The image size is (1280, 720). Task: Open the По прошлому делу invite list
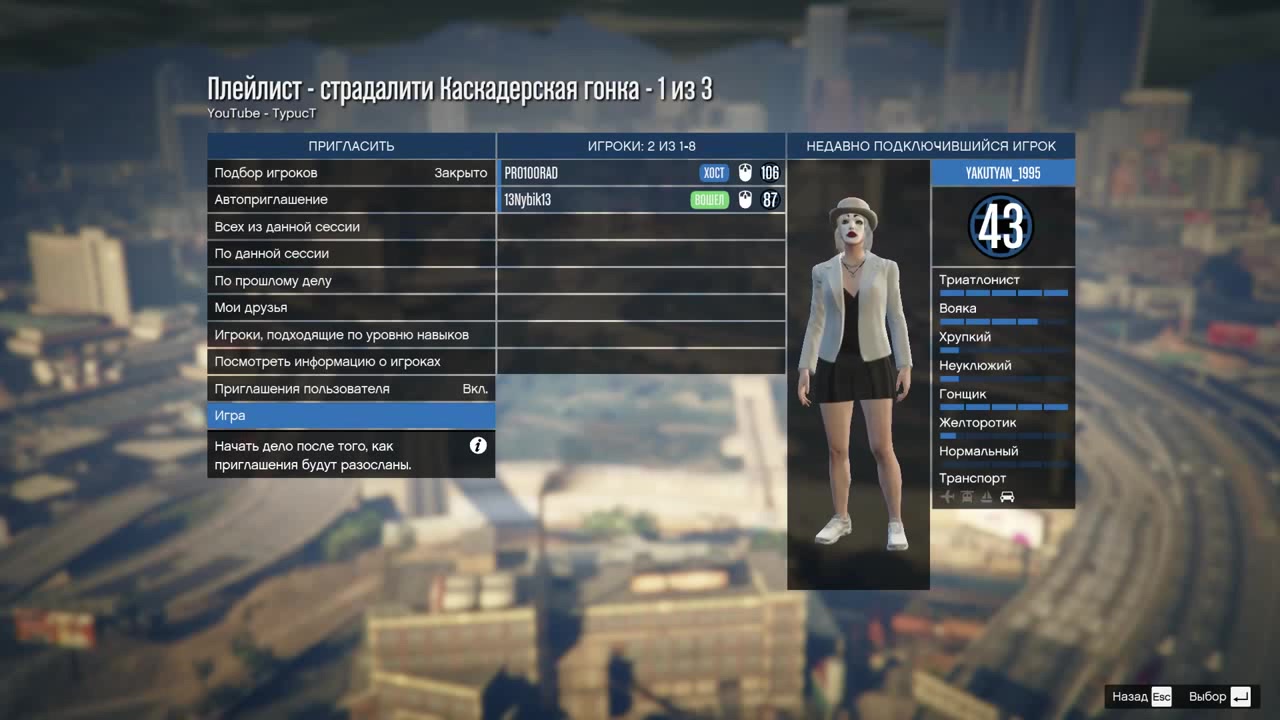[350, 281]
